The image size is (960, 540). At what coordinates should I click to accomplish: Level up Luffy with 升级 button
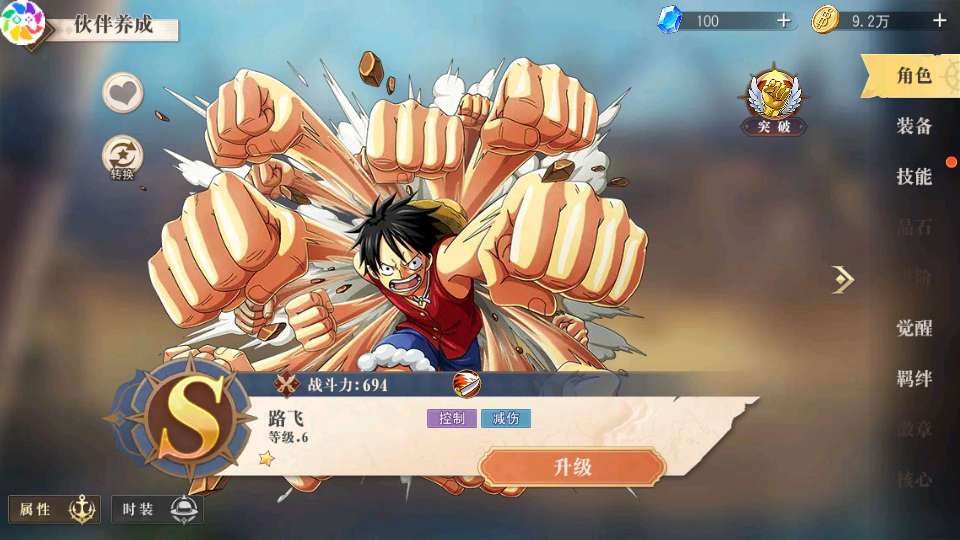click(572, 467)
